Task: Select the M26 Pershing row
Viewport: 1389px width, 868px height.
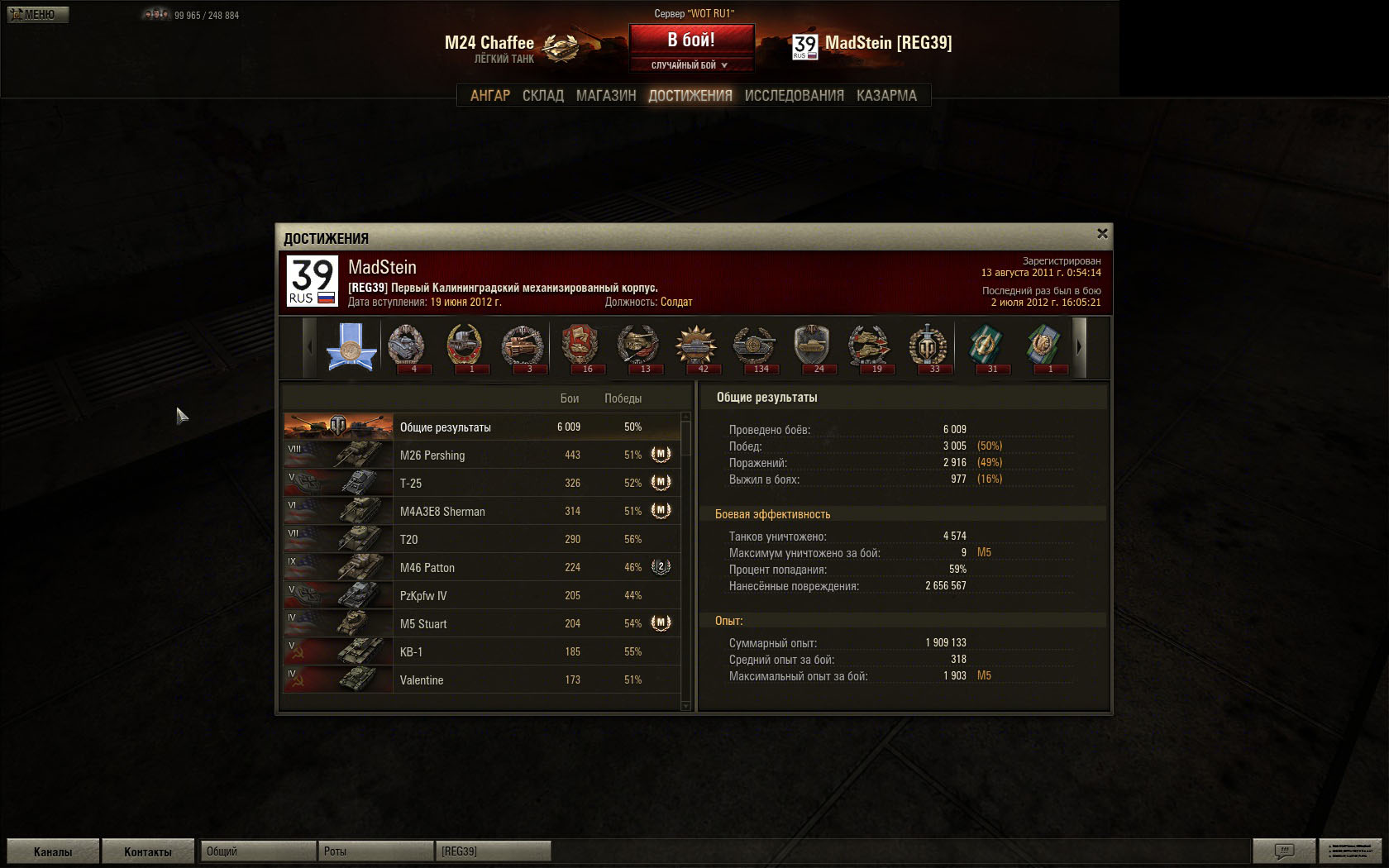Action: coord(481,455)
